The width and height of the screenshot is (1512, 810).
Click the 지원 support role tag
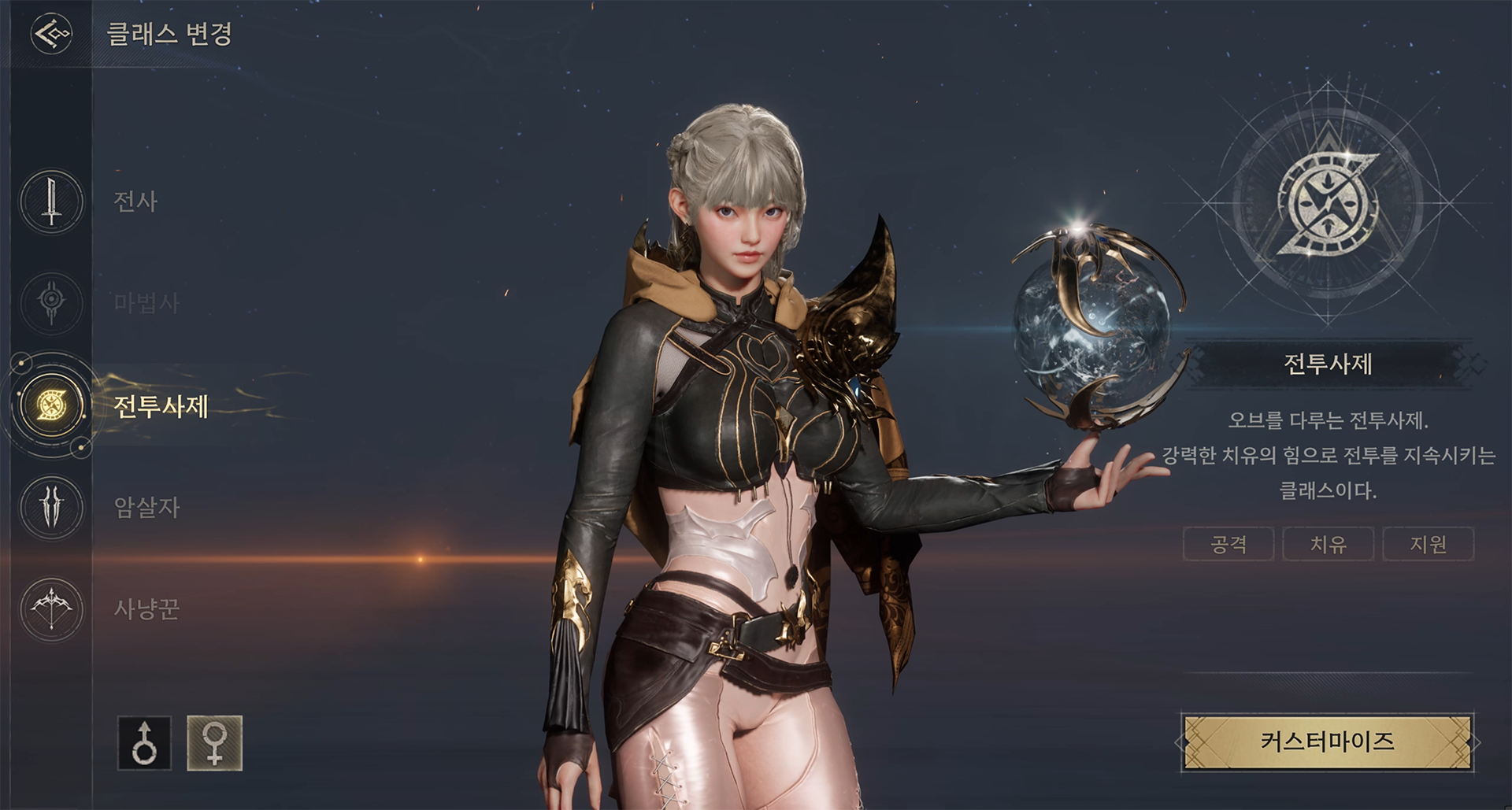pyautogui.click(x=1428, y=544)
